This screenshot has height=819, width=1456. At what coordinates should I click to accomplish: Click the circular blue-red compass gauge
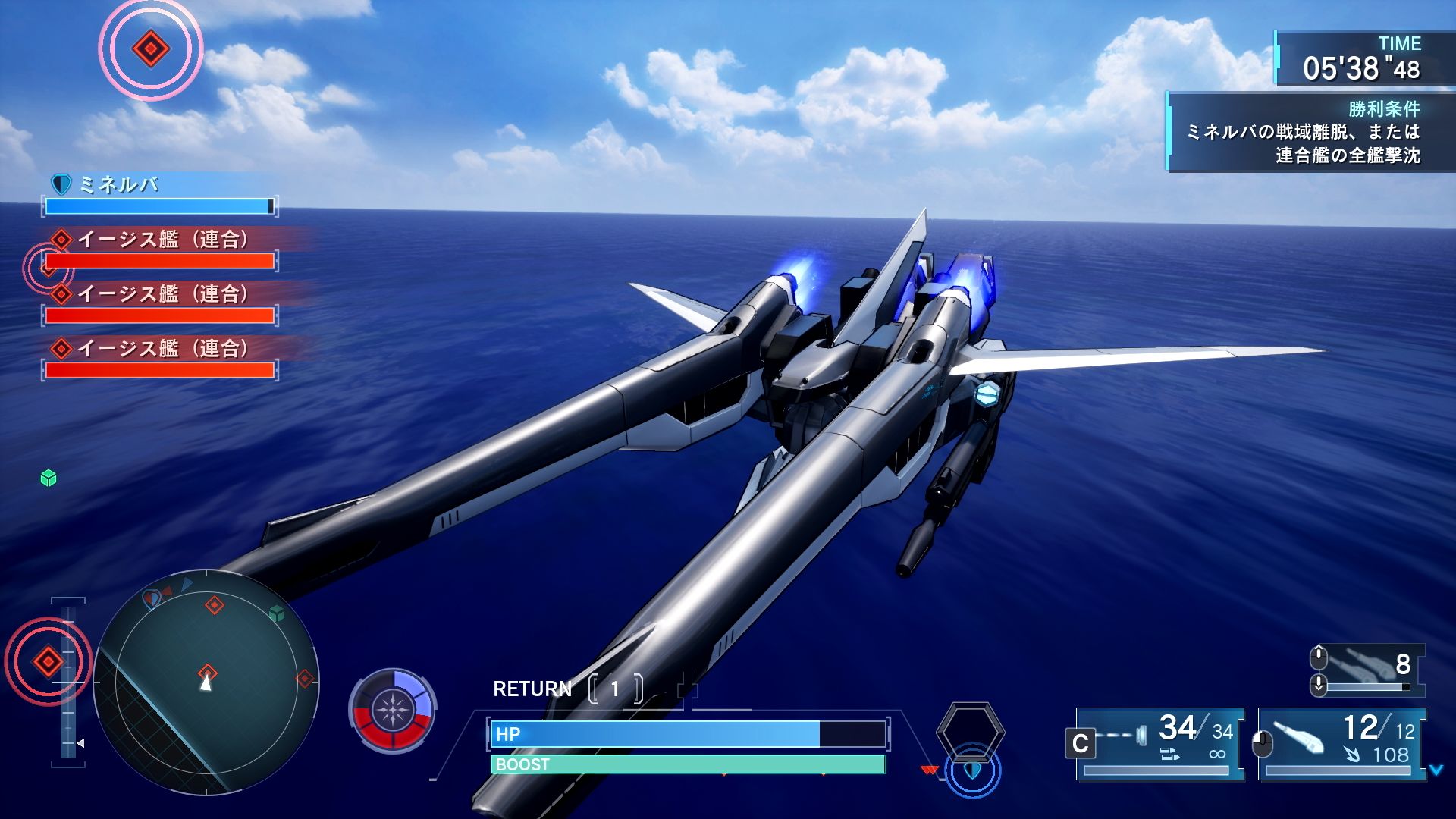[x=392, y=711]
